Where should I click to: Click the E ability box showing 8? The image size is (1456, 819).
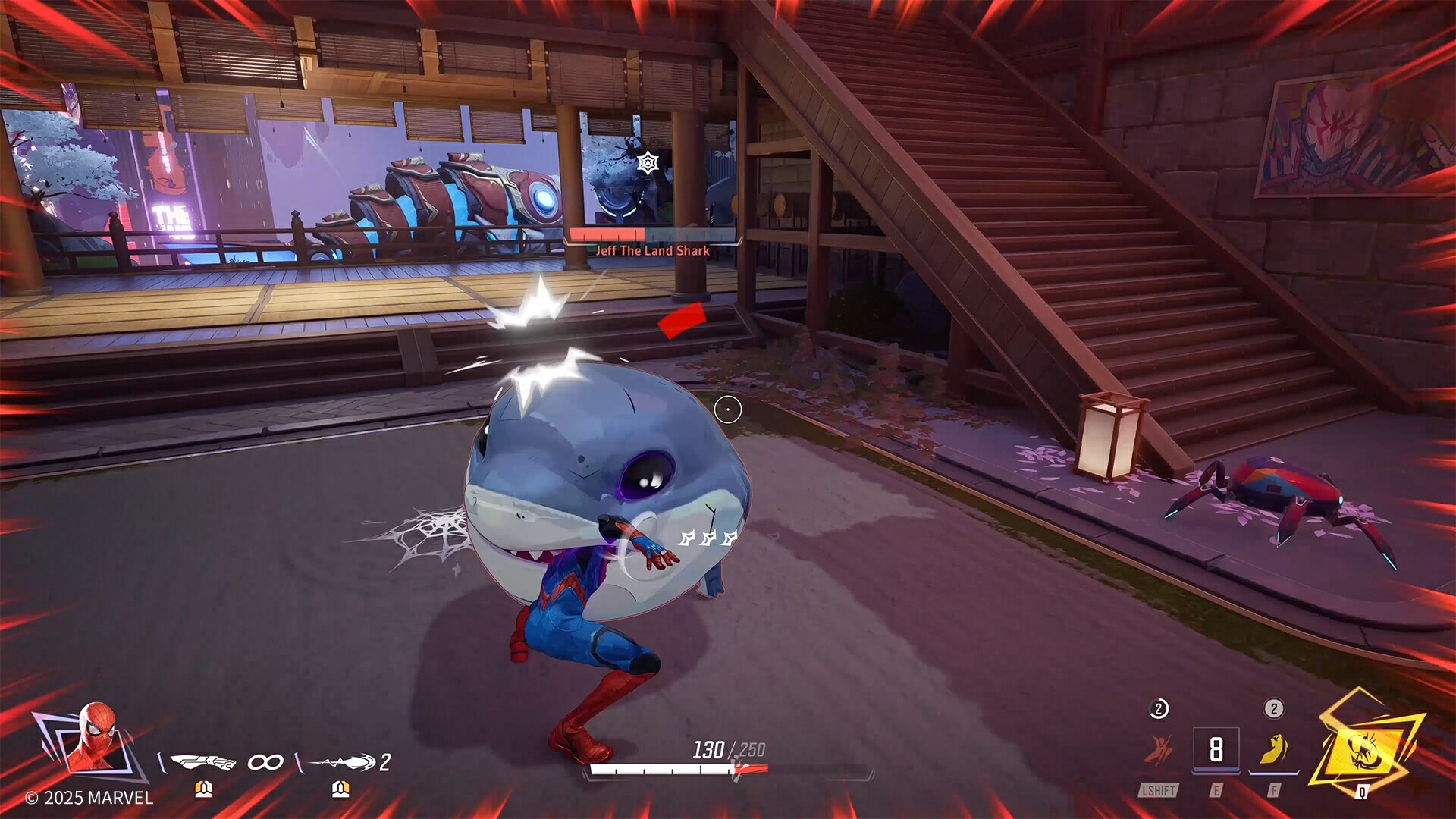coord(1216,748)
